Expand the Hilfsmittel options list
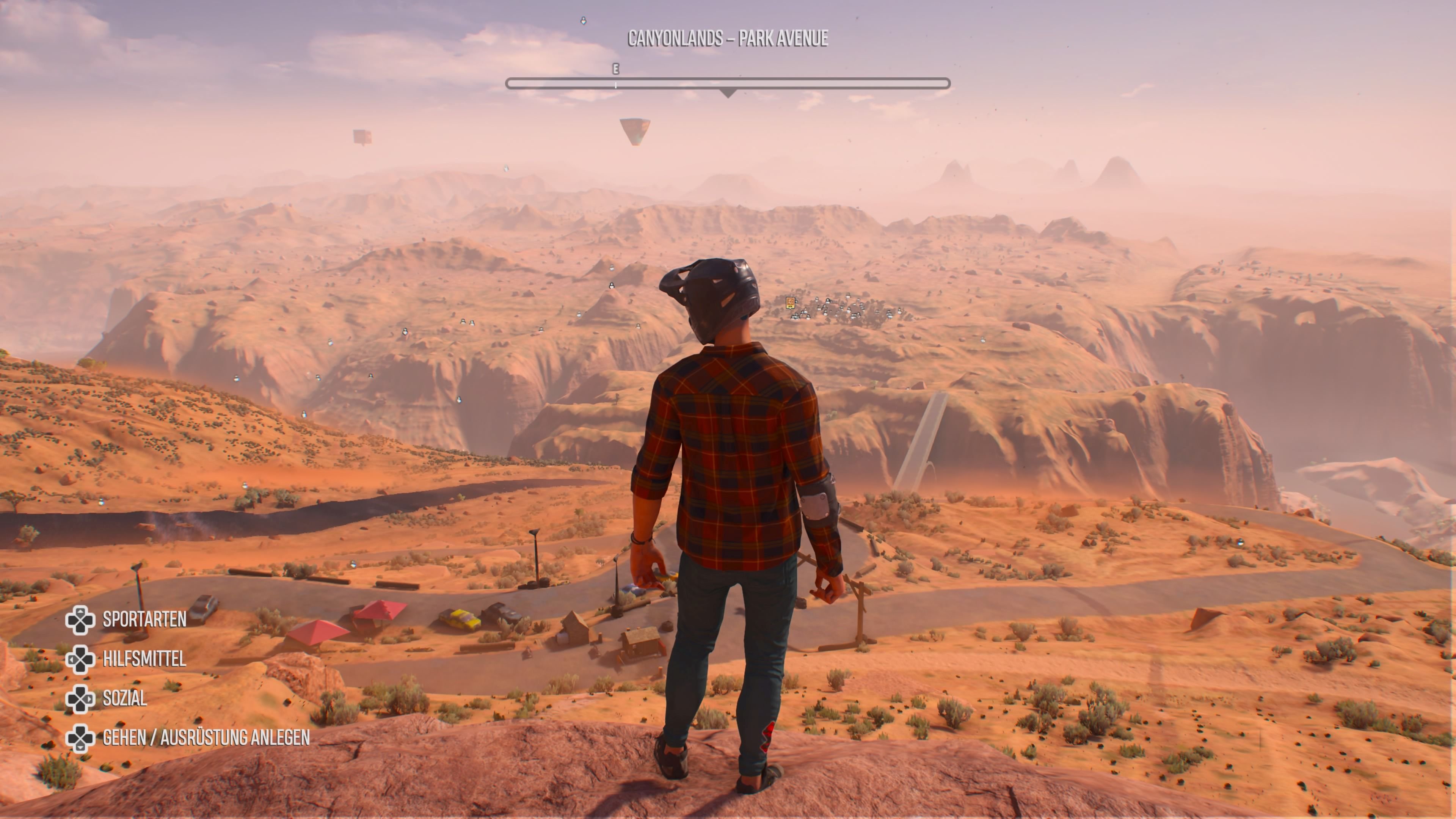The image size is (1456, 819). point(144,660)
